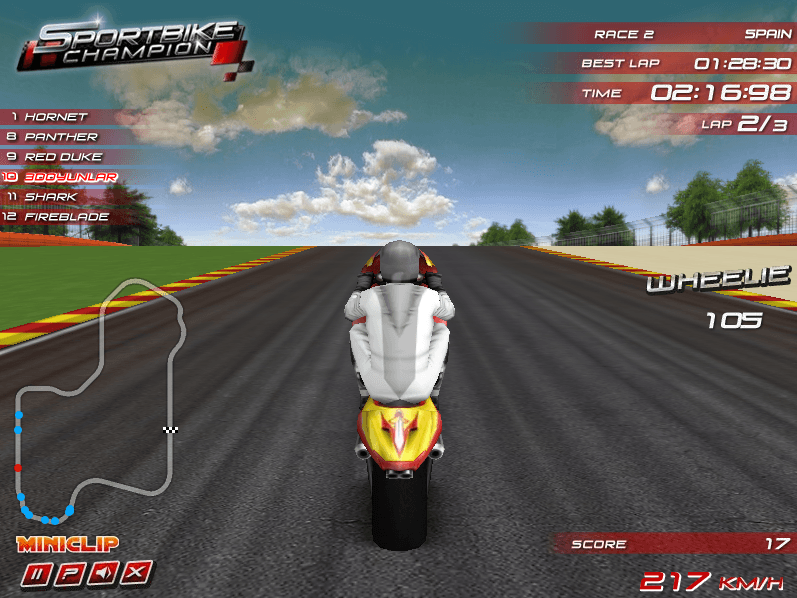
Task: Click the Sportbike Champion logo
Action: (x=130, y=46)
